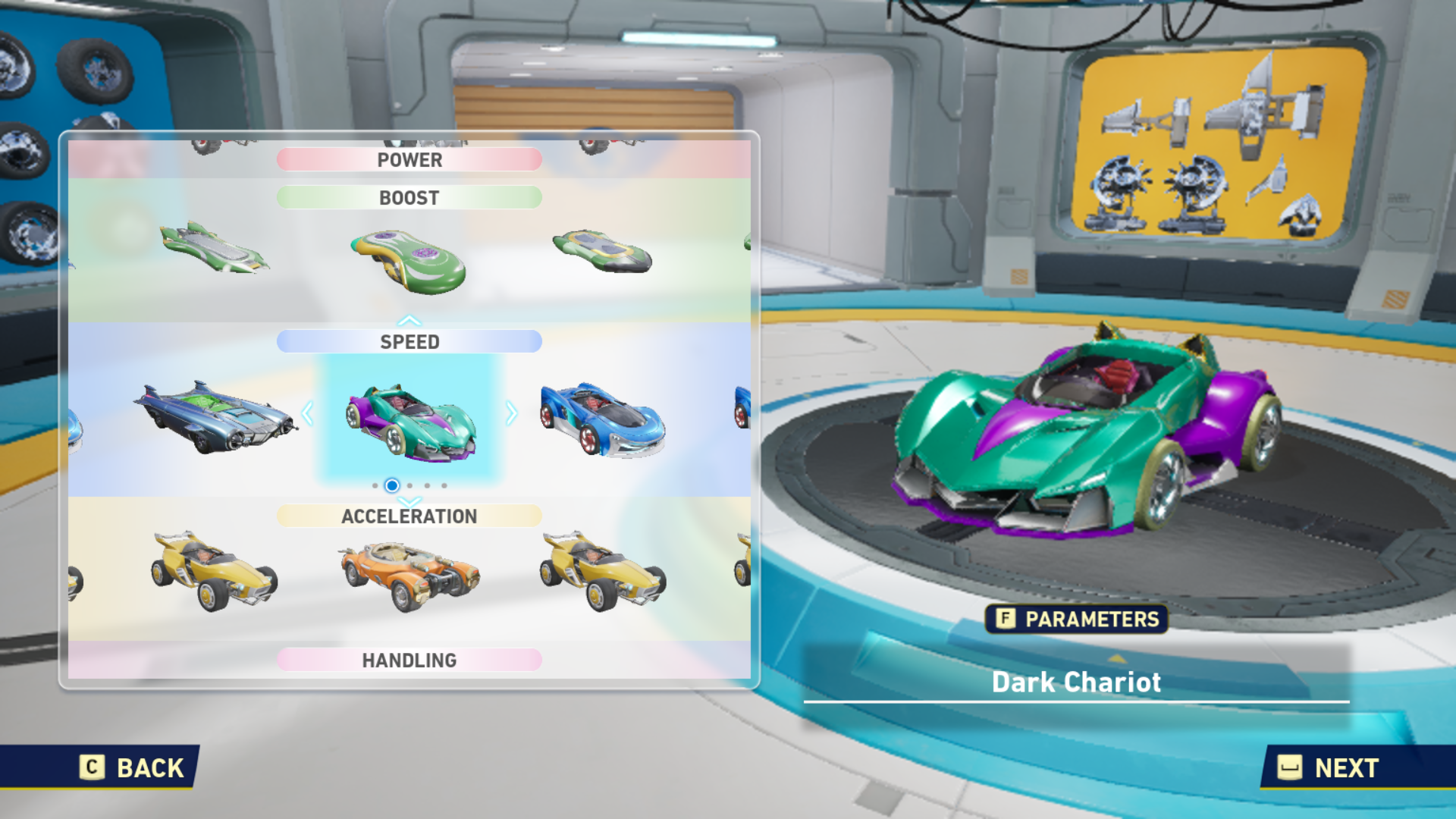Select the currently highlighted pagination dot

391,485
